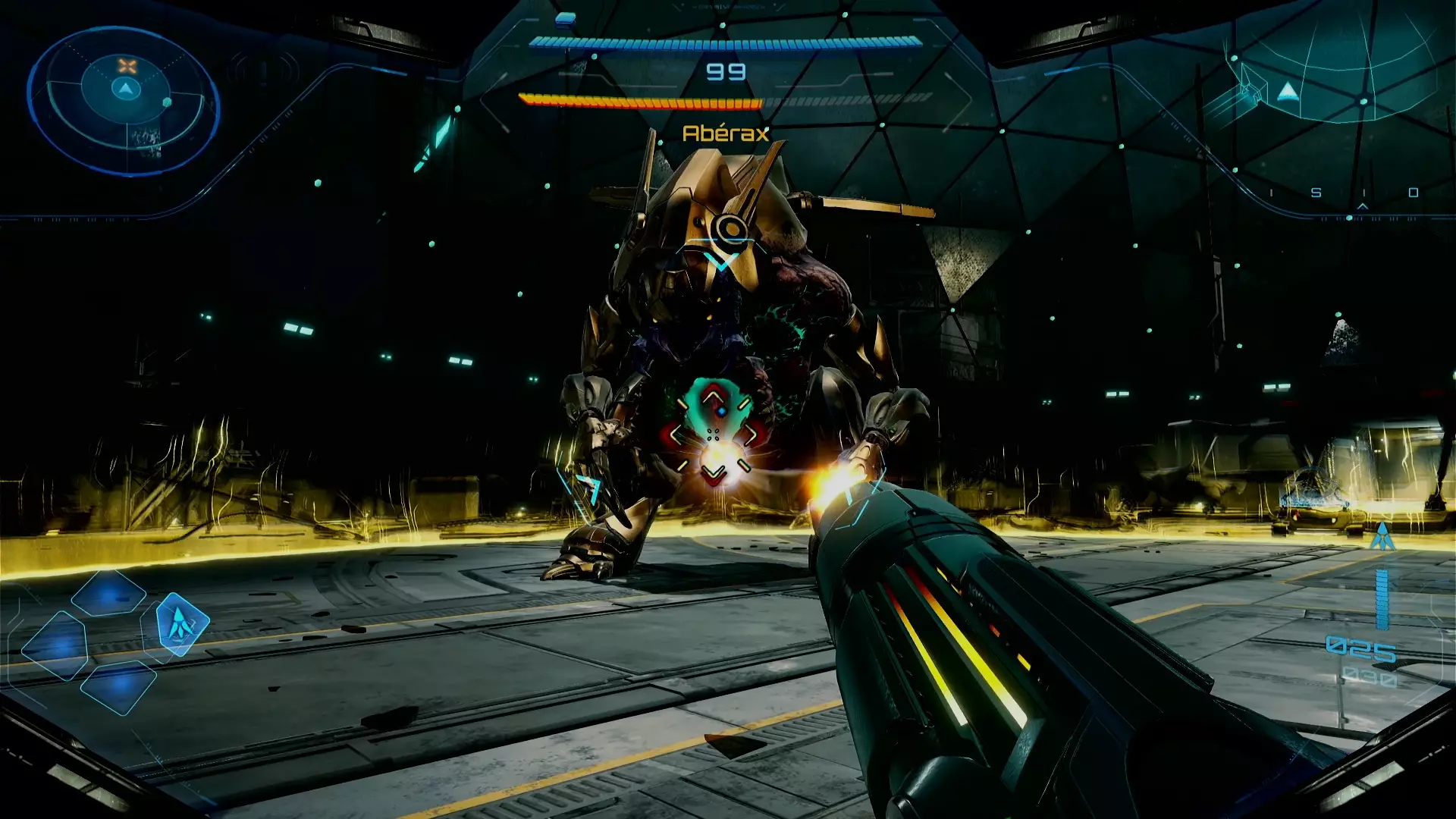Viewport: 1456px width, 819px height.
Task: Click the circular enemy radar
Action: tap(125, 101)
